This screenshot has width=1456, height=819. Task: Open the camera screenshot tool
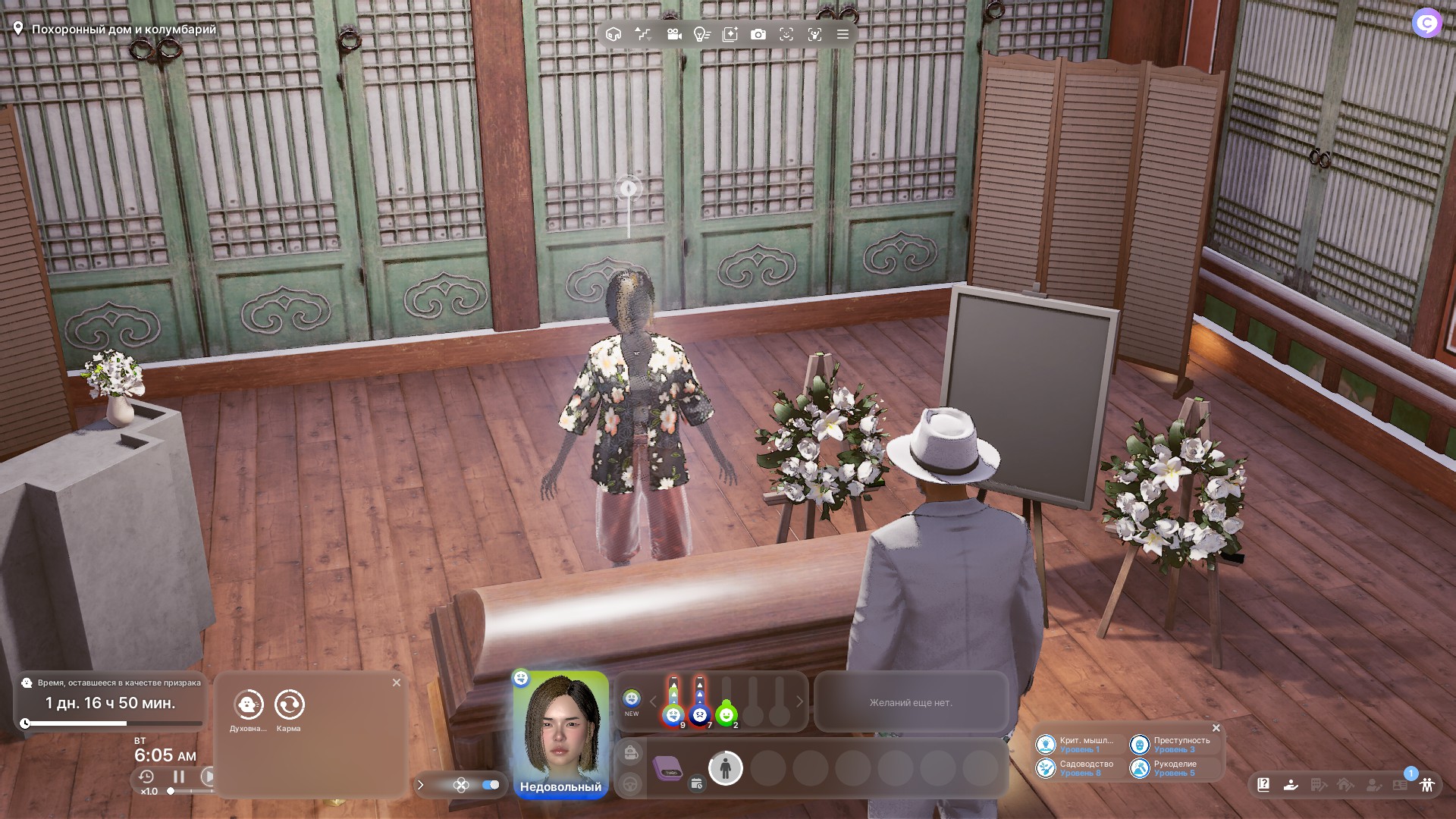pyautogui.click(x=758, y=34)
